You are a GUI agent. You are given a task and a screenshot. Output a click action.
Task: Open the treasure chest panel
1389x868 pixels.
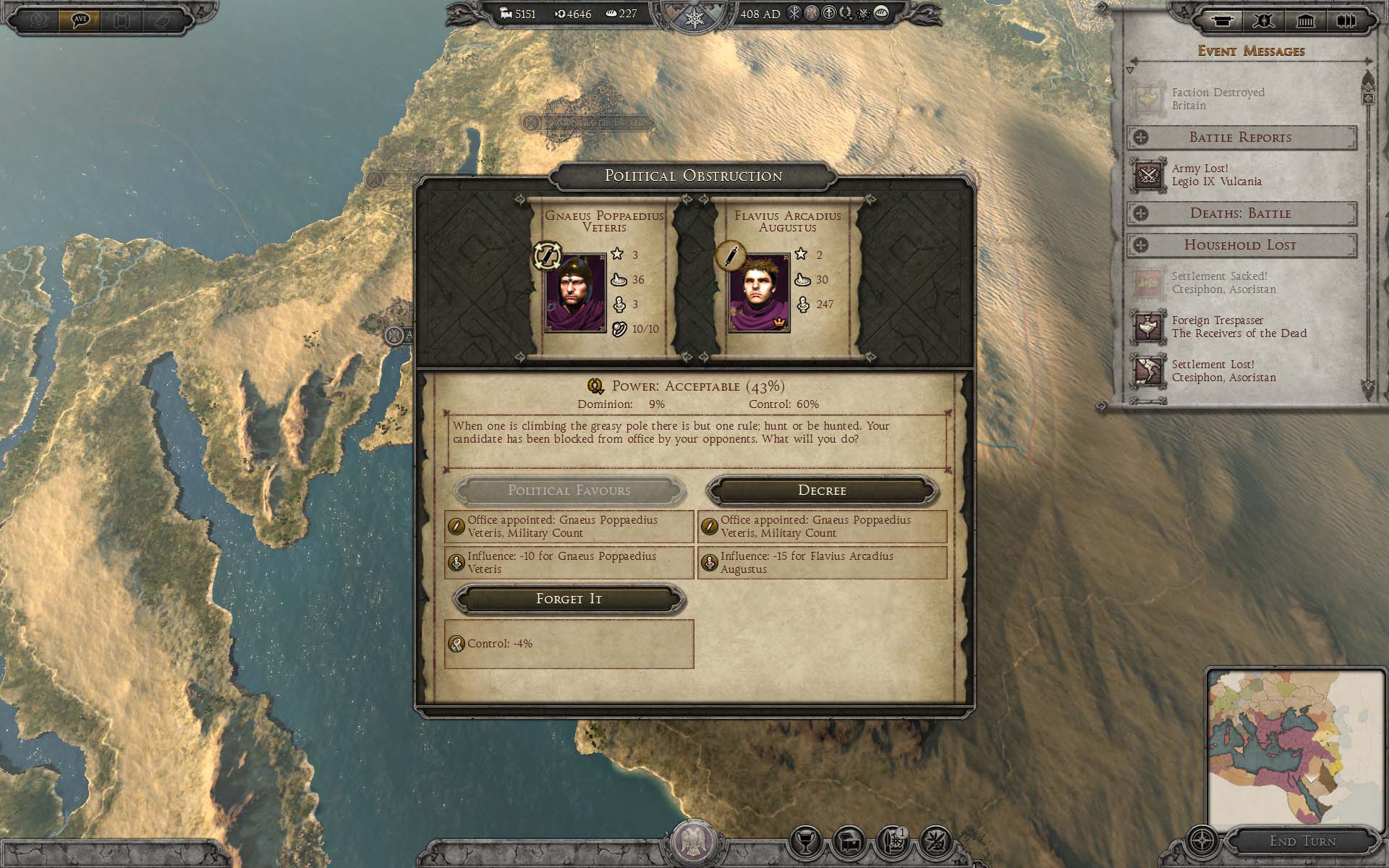[849, 843]
